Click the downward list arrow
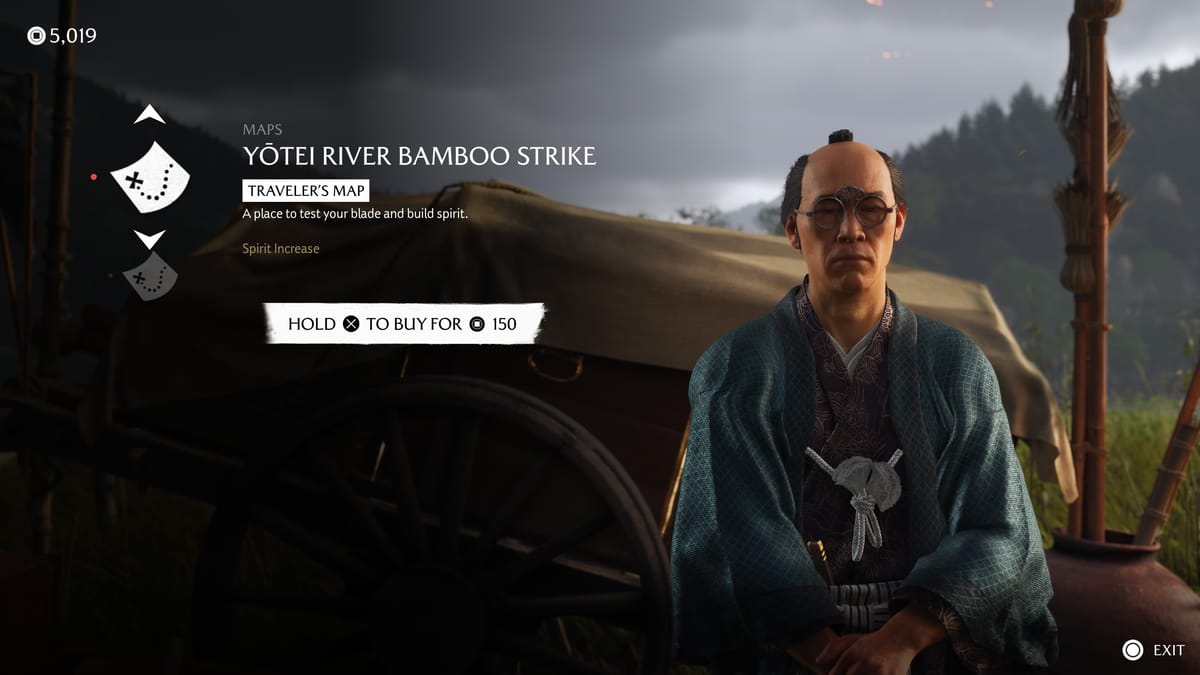 tap(150, 240)
